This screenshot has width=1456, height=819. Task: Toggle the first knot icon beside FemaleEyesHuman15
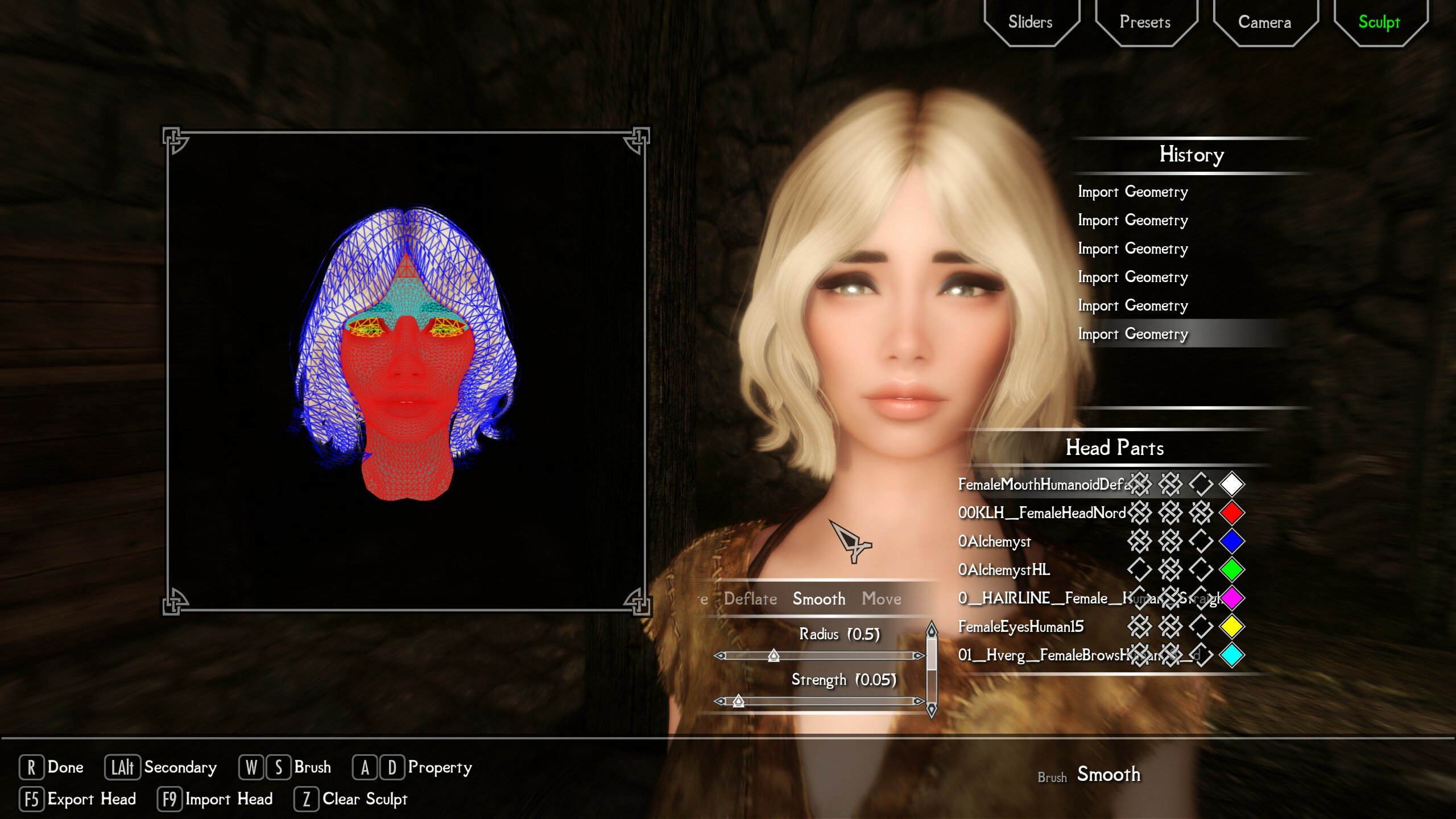(1140, 627)
